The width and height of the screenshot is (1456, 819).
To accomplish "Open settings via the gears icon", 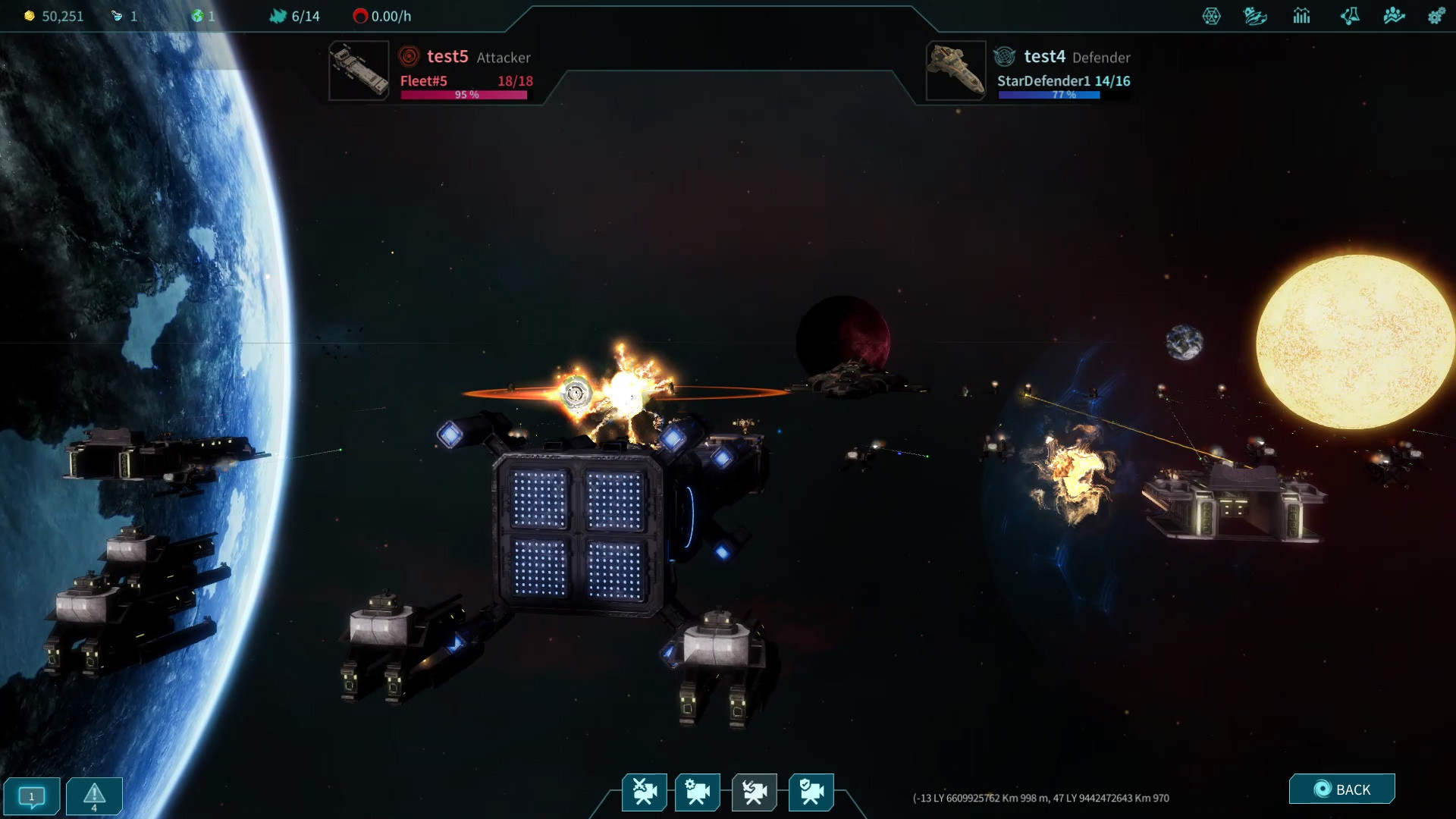I will coord(1436,16).
